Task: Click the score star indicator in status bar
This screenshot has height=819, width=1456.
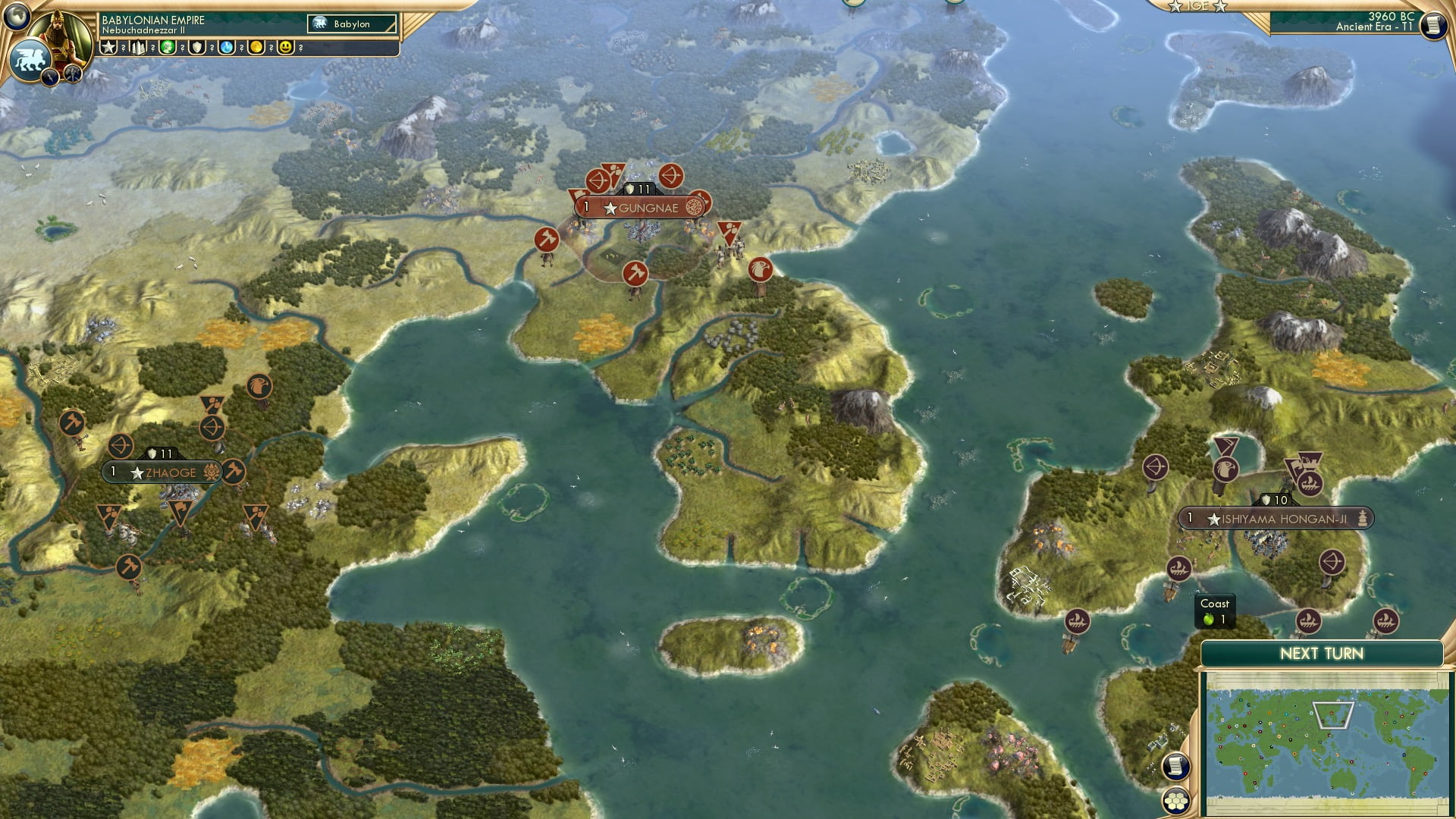Action: tap(108, 47)
